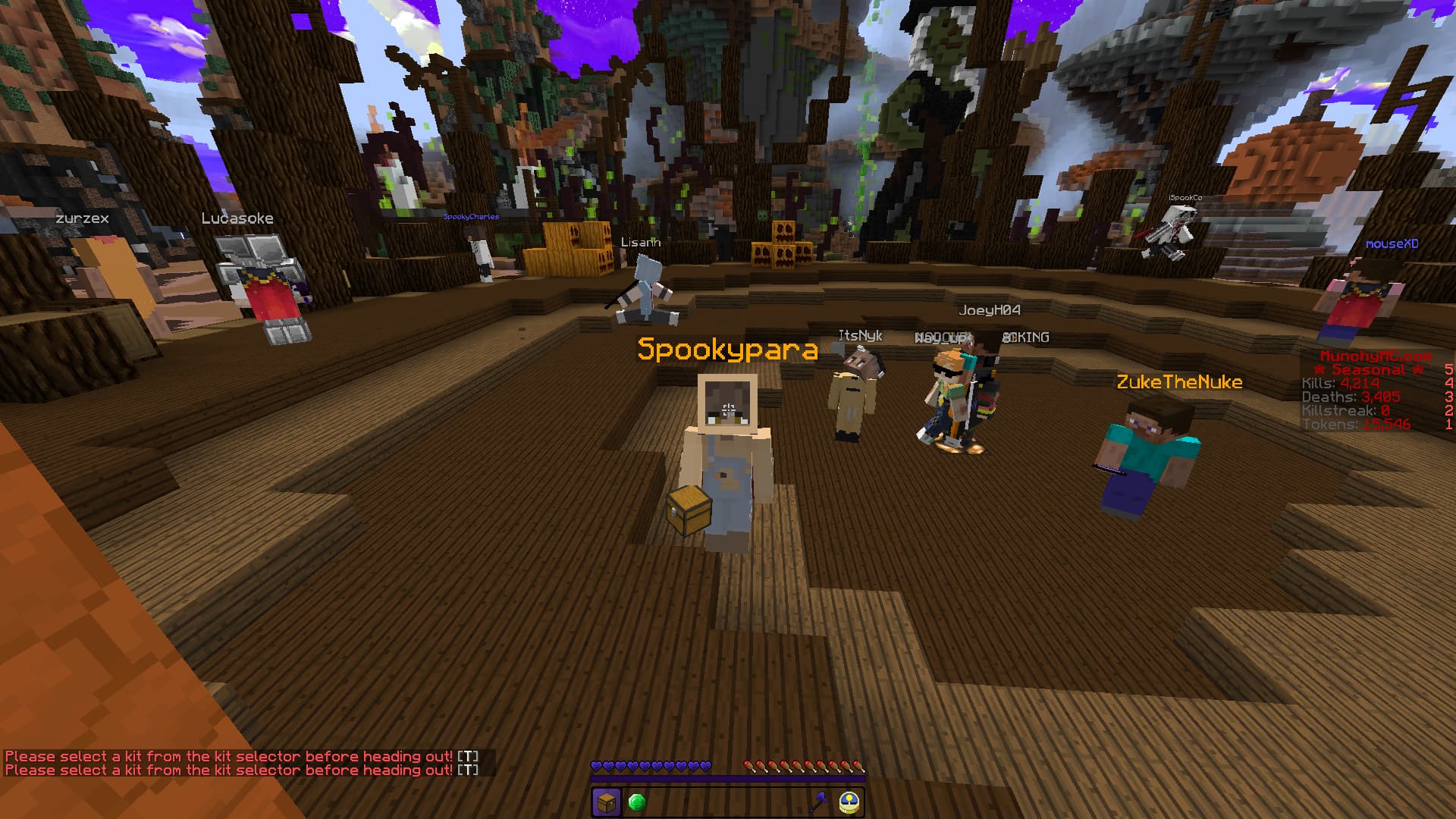1456x819 pixels.
Task: Select the chest kit selector hotbar slot
Action: coord(607,802)
